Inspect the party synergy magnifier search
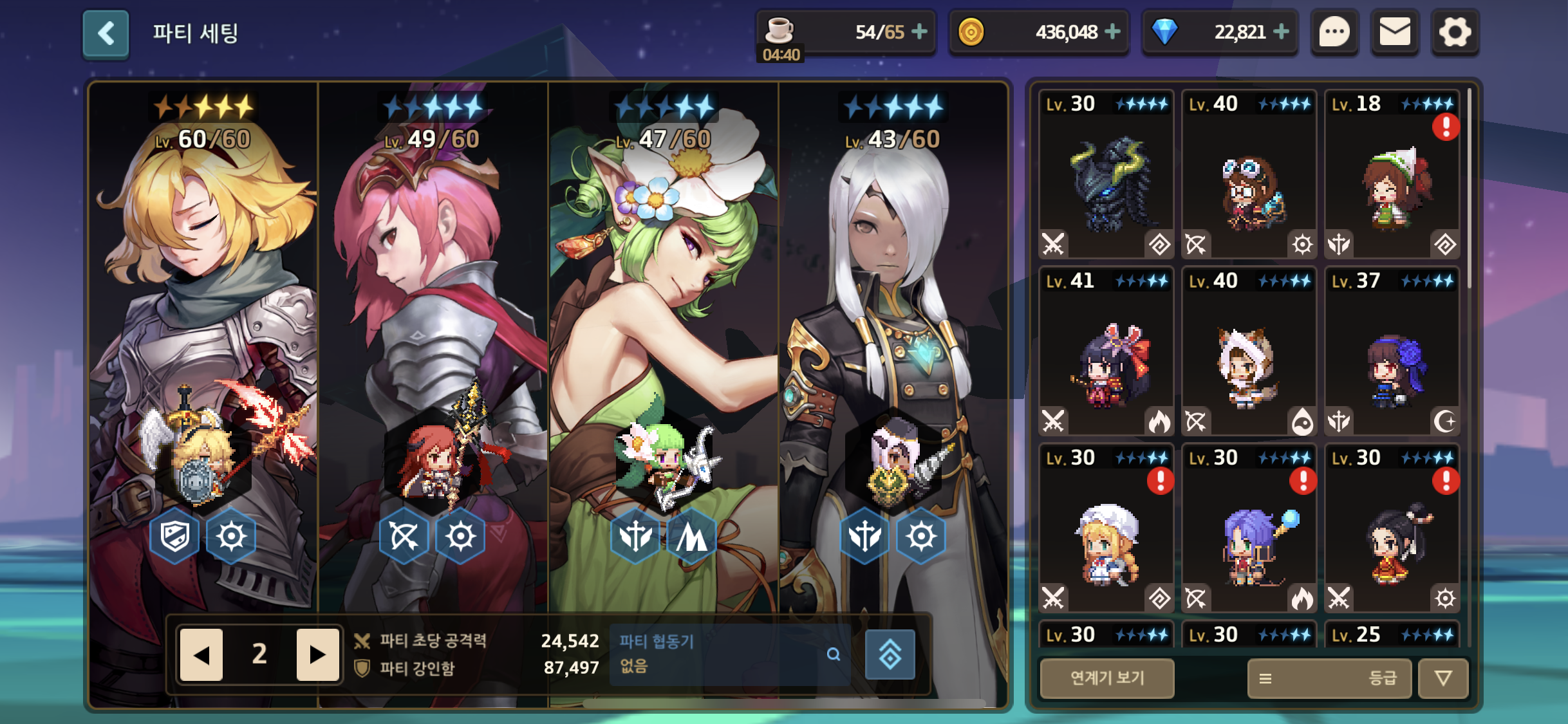The image size is (1568, 724). [834, 654]
